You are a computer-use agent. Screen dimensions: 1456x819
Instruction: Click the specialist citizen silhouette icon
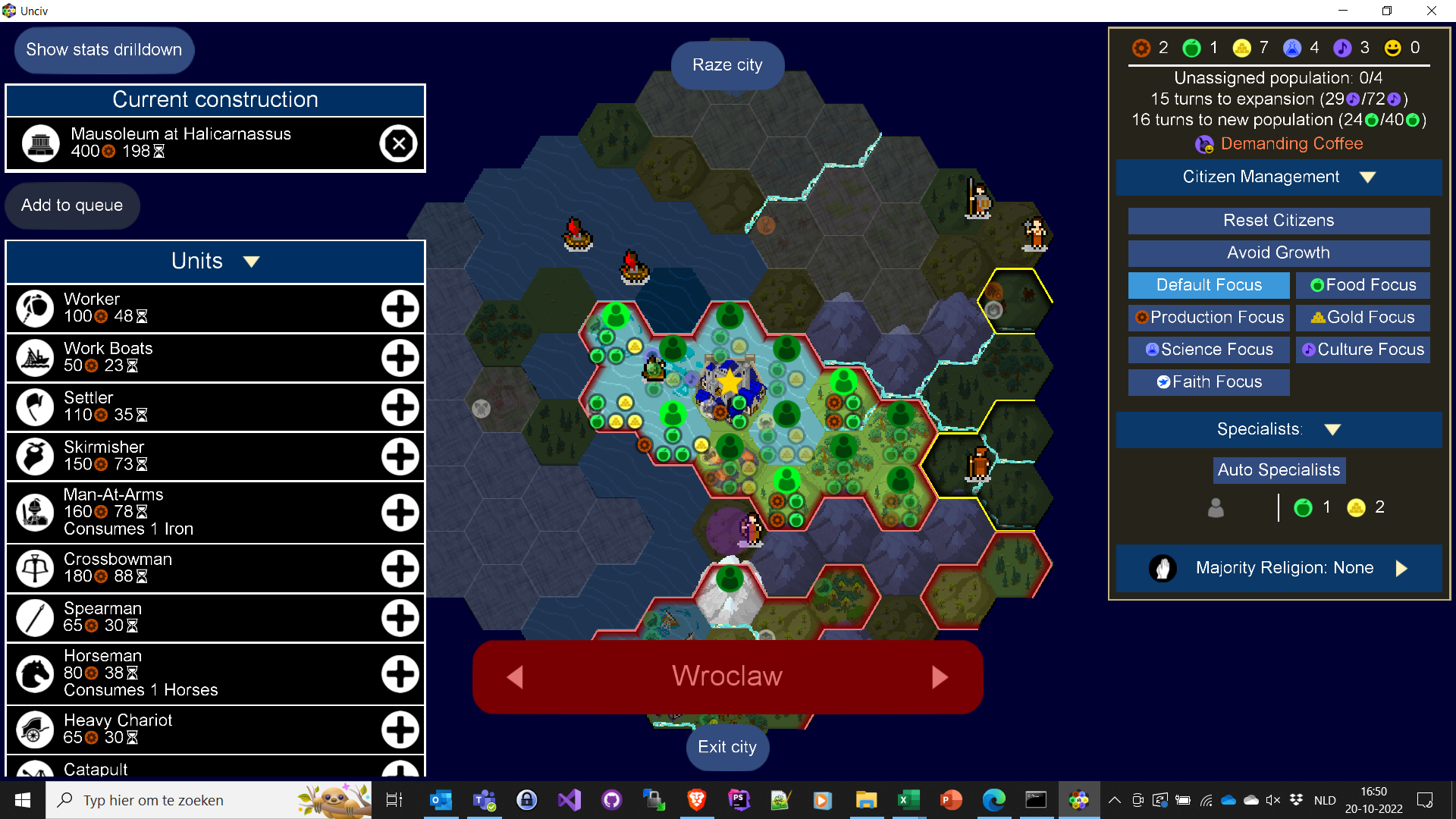coord(1216,507)
